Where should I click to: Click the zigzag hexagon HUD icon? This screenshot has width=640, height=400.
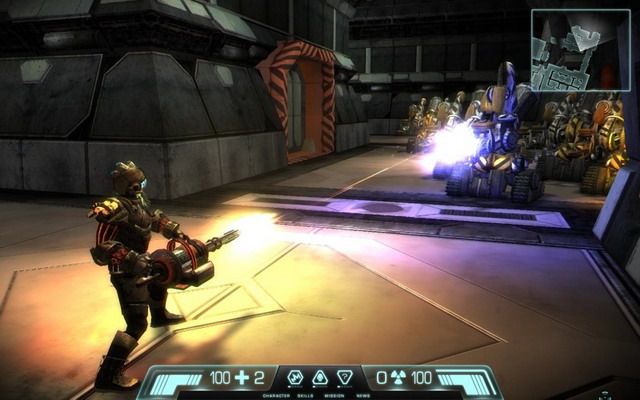tap(295, 377)
